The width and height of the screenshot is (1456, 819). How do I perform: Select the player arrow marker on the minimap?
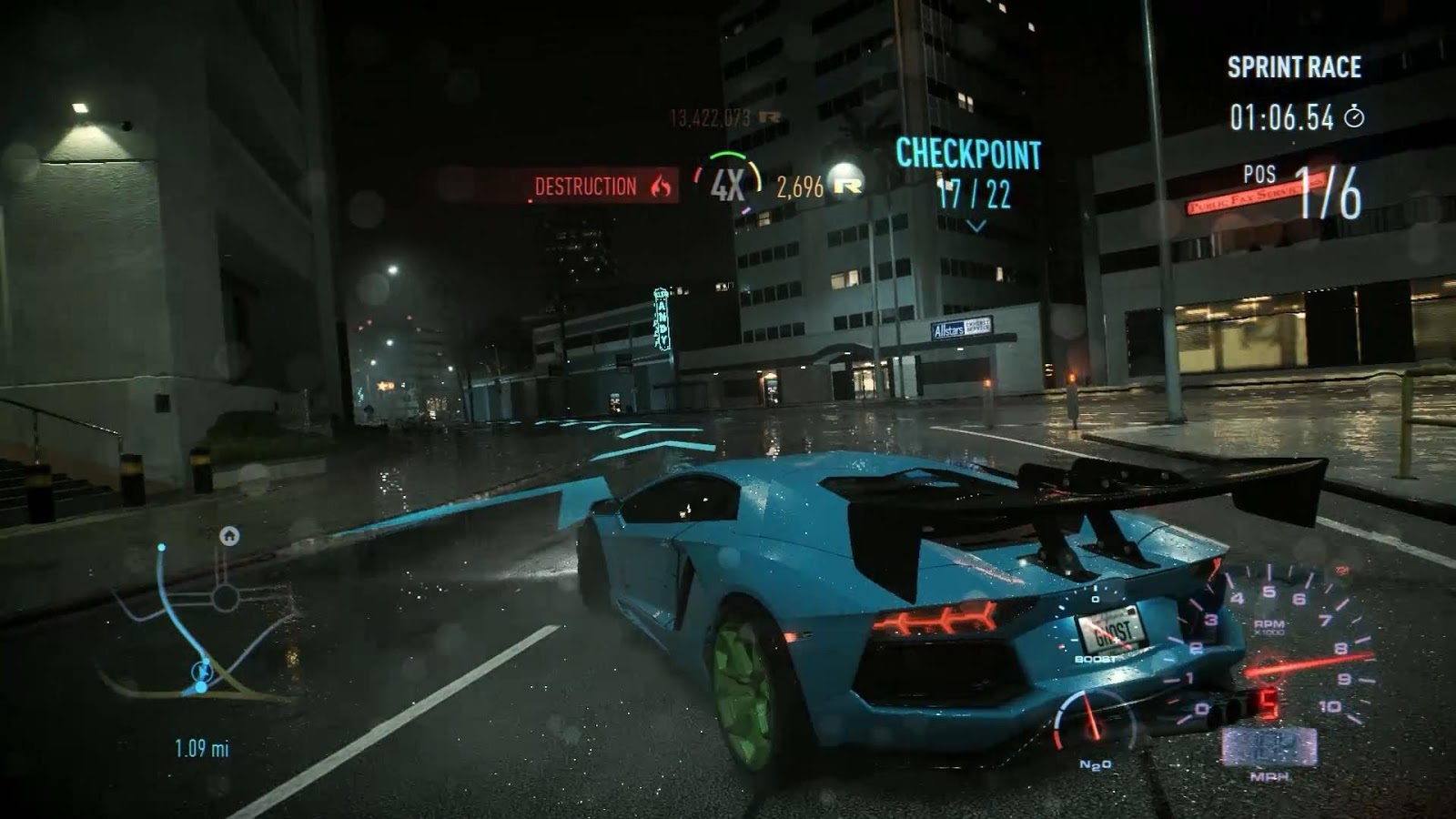point(202,672)
